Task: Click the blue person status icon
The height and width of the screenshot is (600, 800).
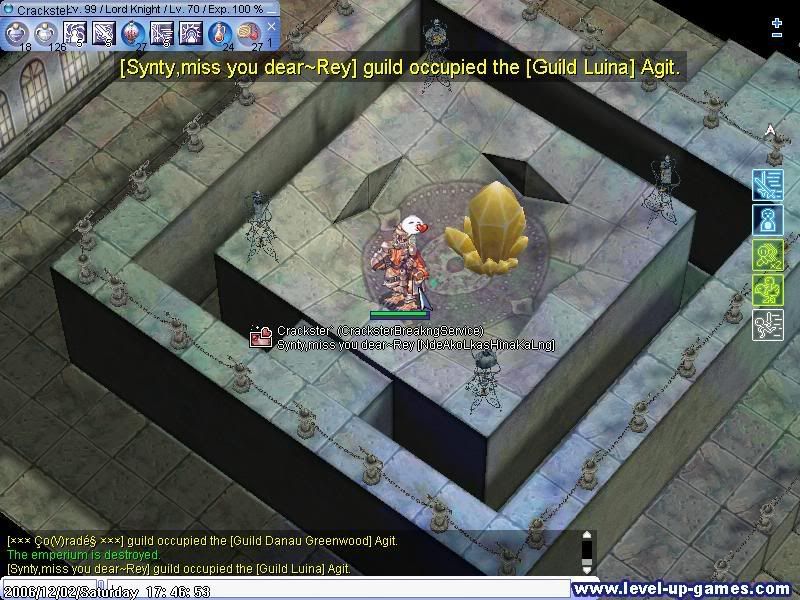Action: point(766,219)
